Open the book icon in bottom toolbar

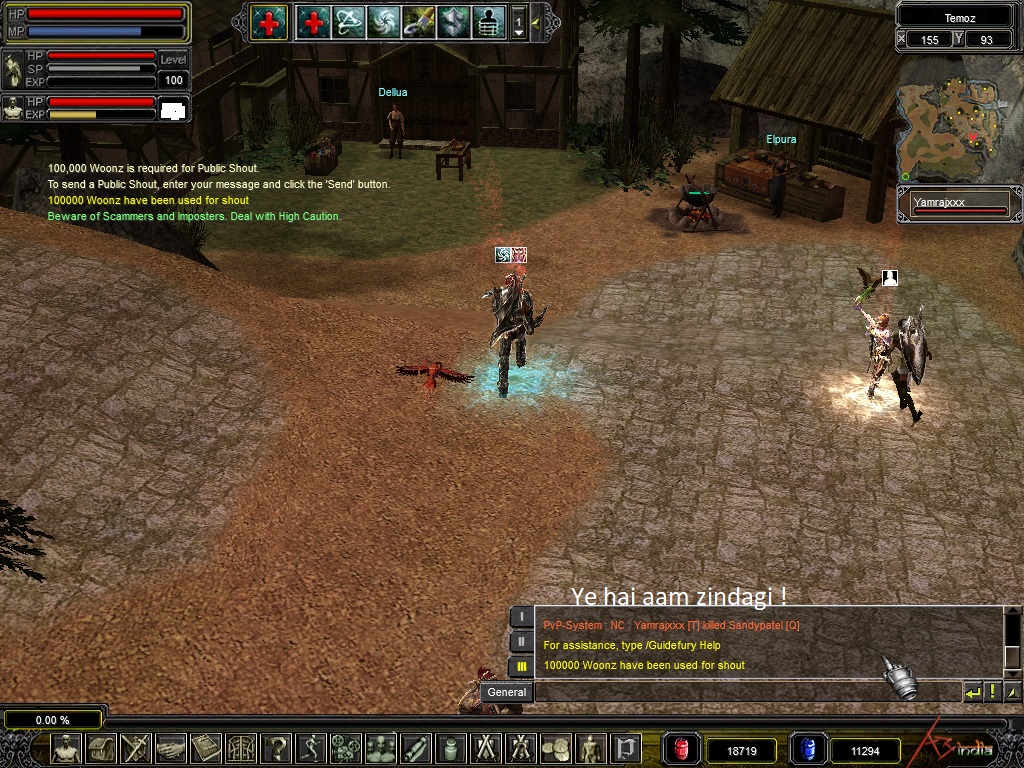tap(206, 748)
